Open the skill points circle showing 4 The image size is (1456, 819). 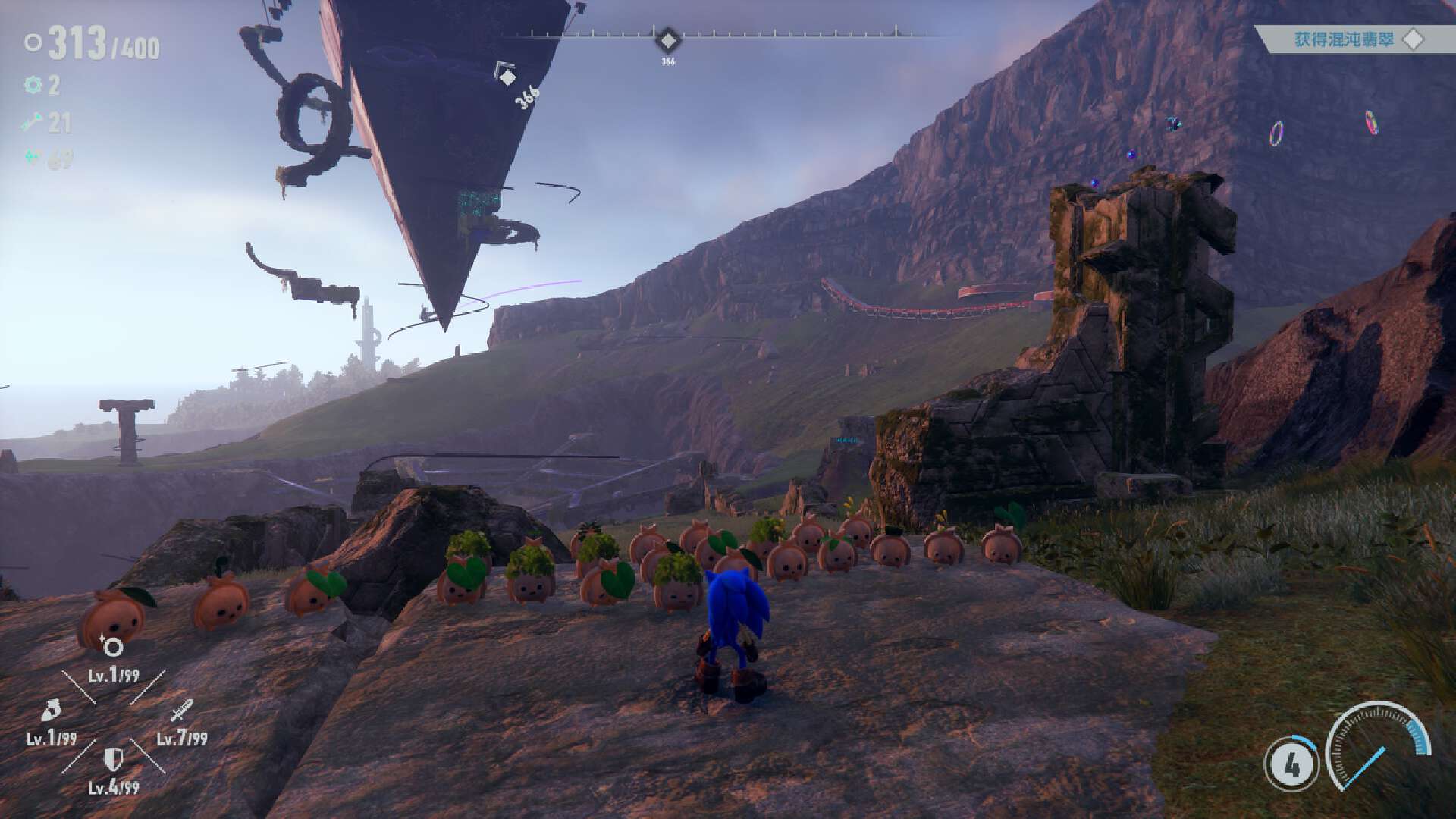coord(1291,765)
